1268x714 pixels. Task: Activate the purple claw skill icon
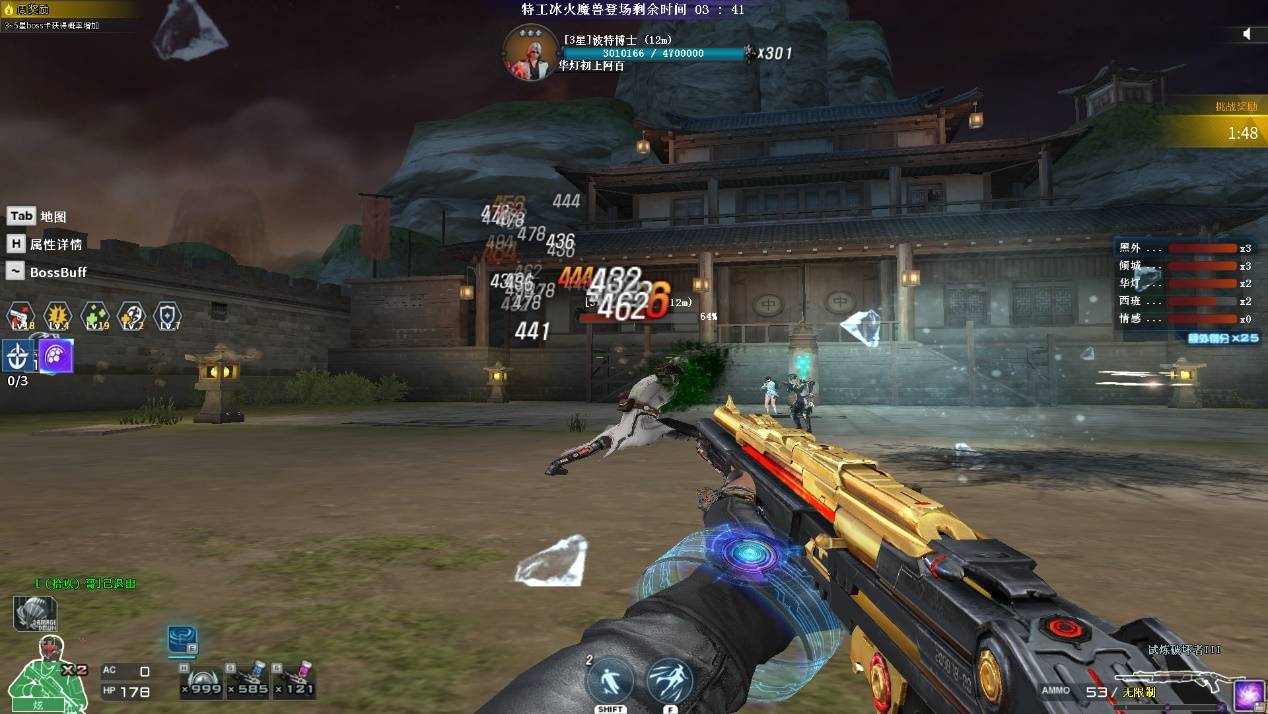click(55, 356)
